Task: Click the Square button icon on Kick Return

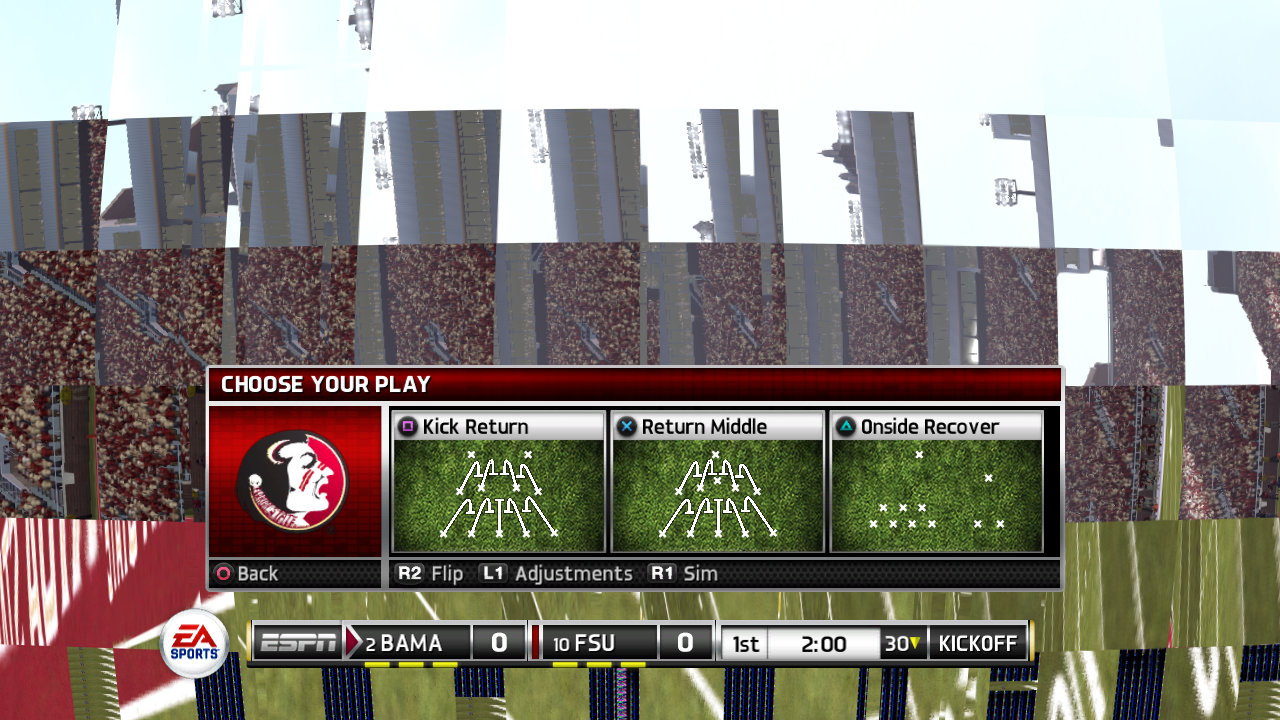Action: tap(409, 426)
